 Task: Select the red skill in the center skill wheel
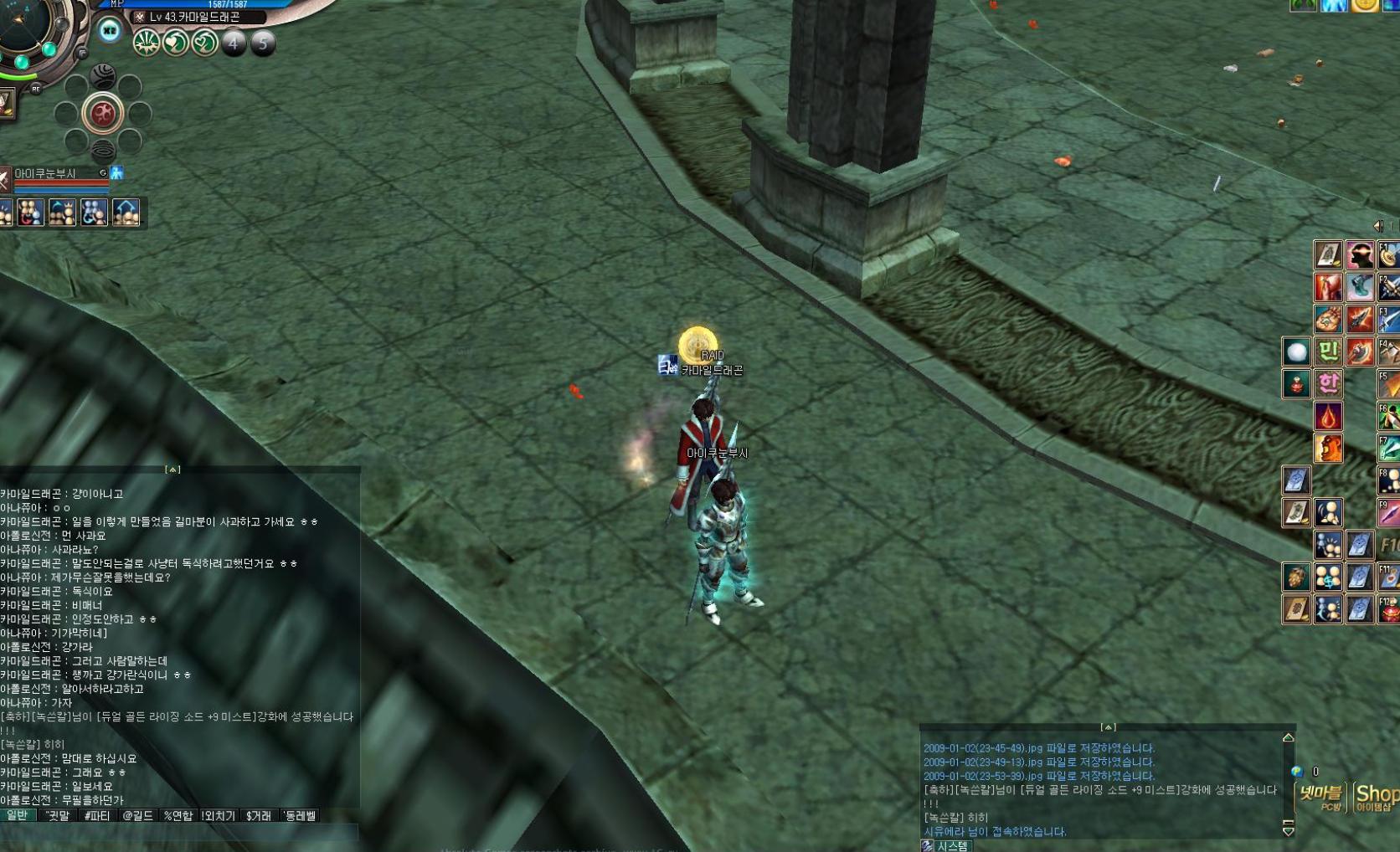pos(102,113)
